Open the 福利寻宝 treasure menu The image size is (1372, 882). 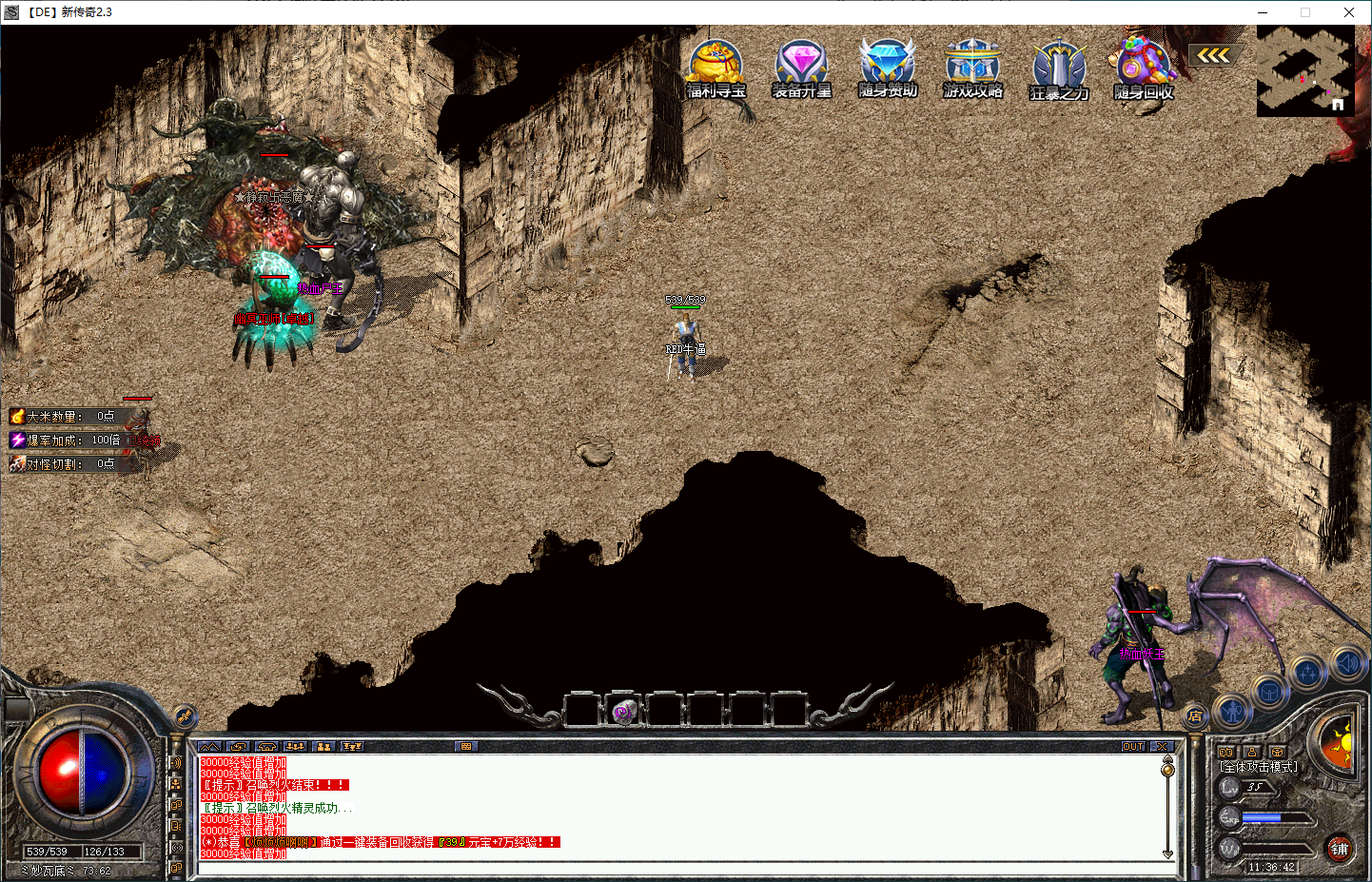pos(715,69)
